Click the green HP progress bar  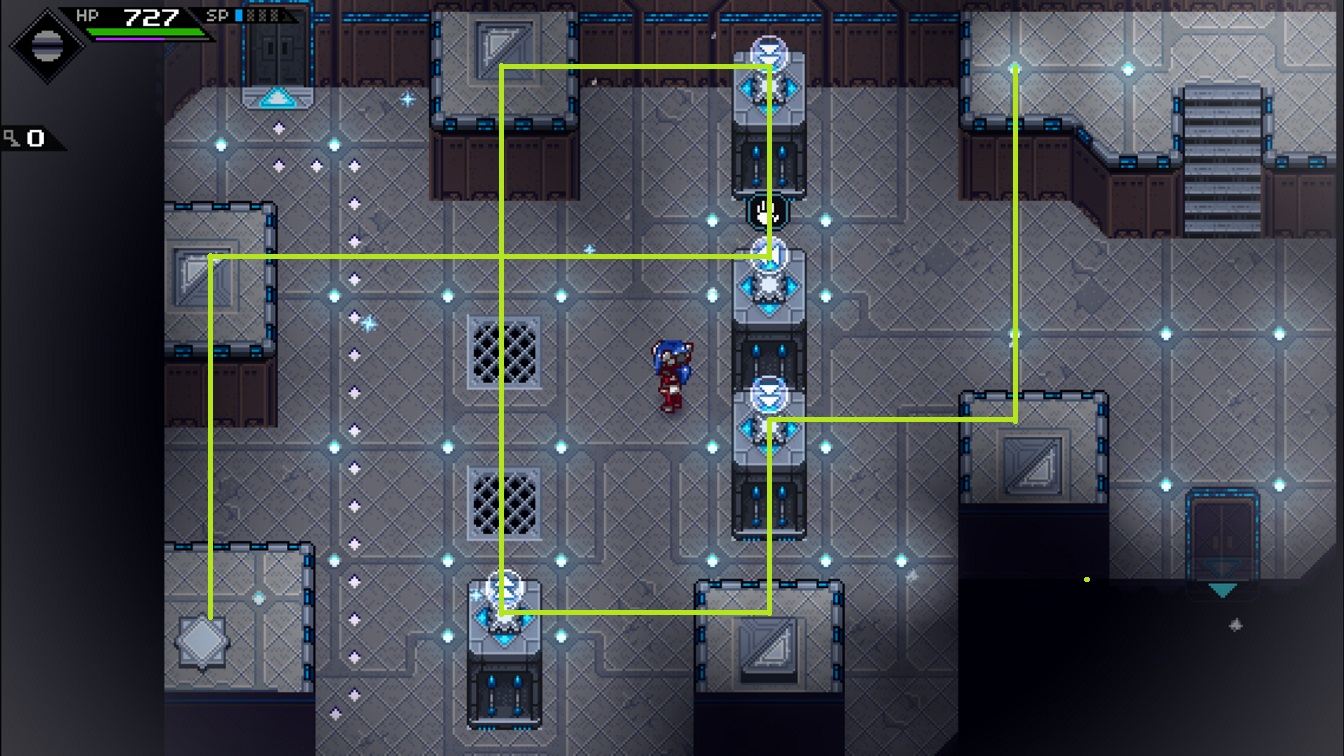[147, 29]
